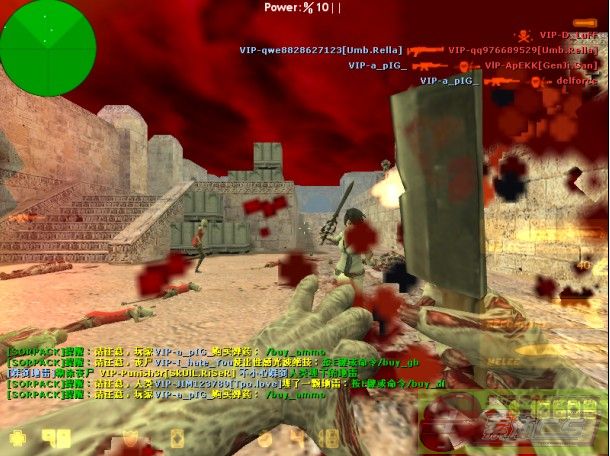Click the green circular radar
The image size is (610, 456).
(x=47, y=47)
